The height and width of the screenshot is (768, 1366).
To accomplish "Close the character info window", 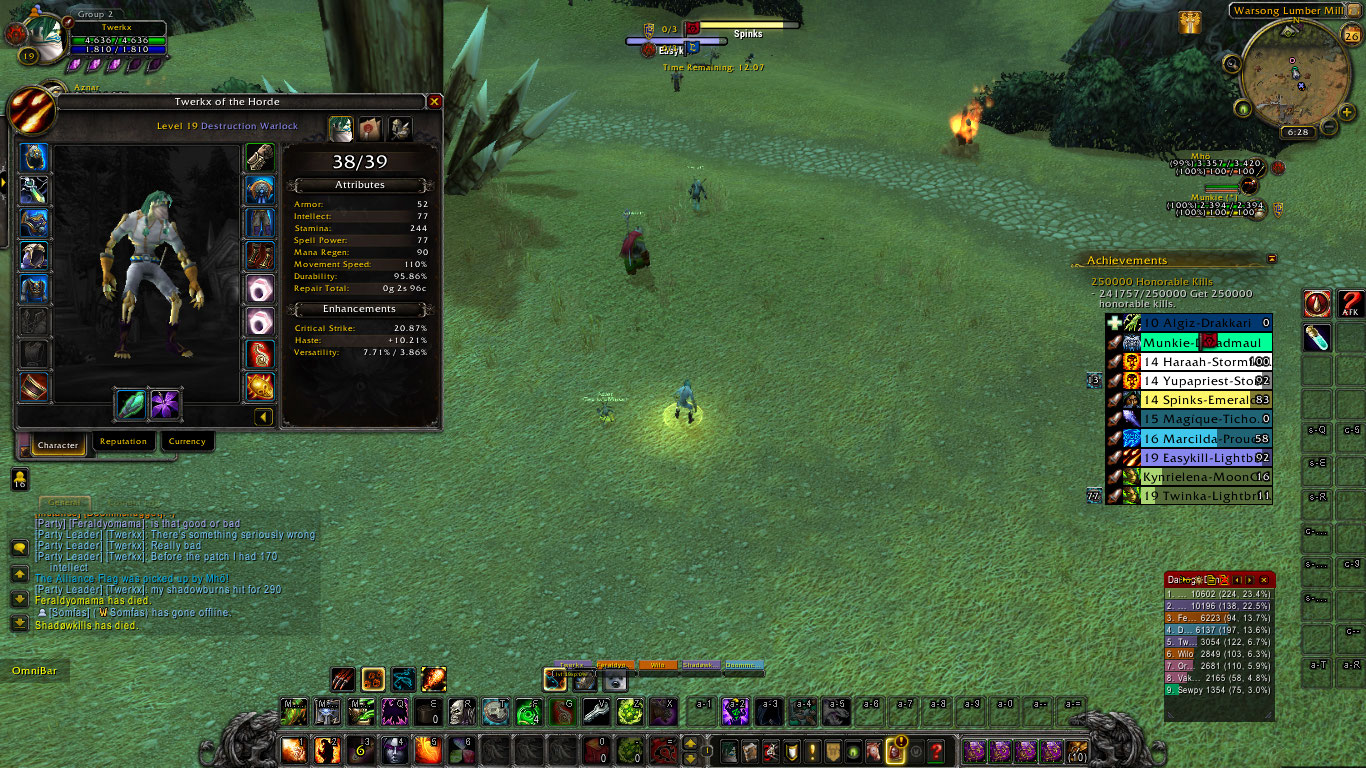I will point(434,102).
